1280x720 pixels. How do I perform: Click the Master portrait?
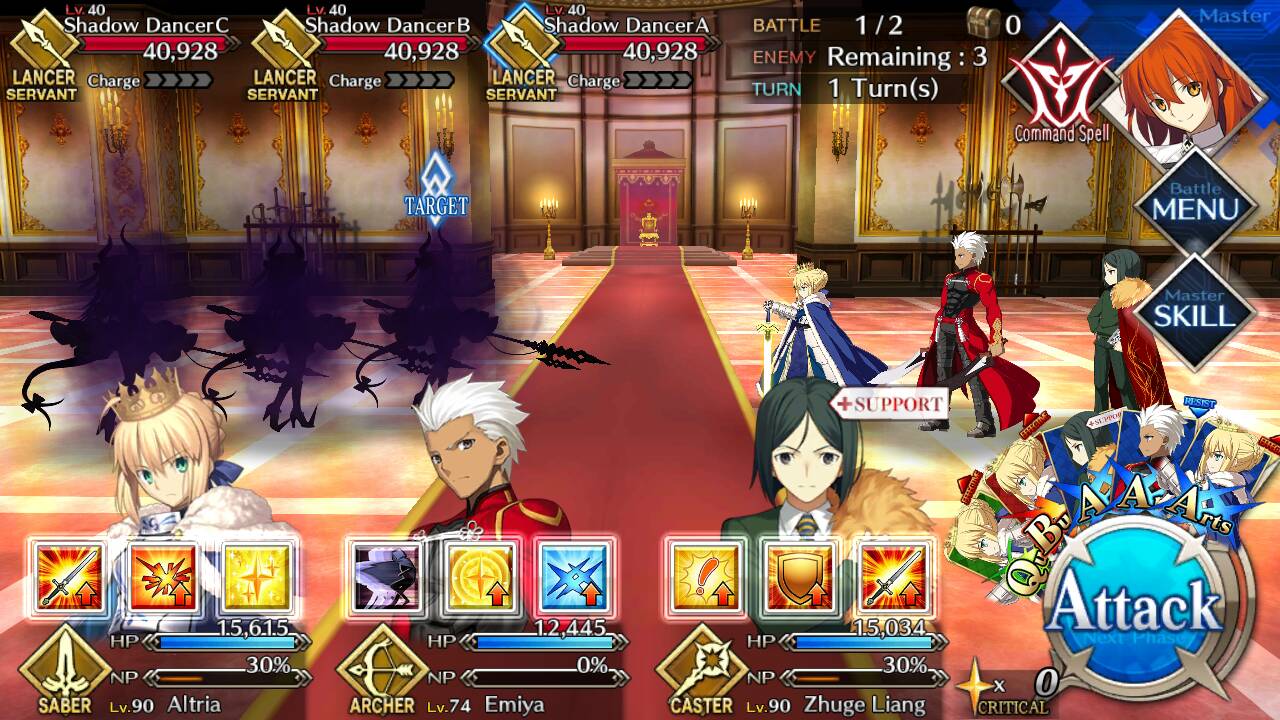click(x=1190, y=85)
